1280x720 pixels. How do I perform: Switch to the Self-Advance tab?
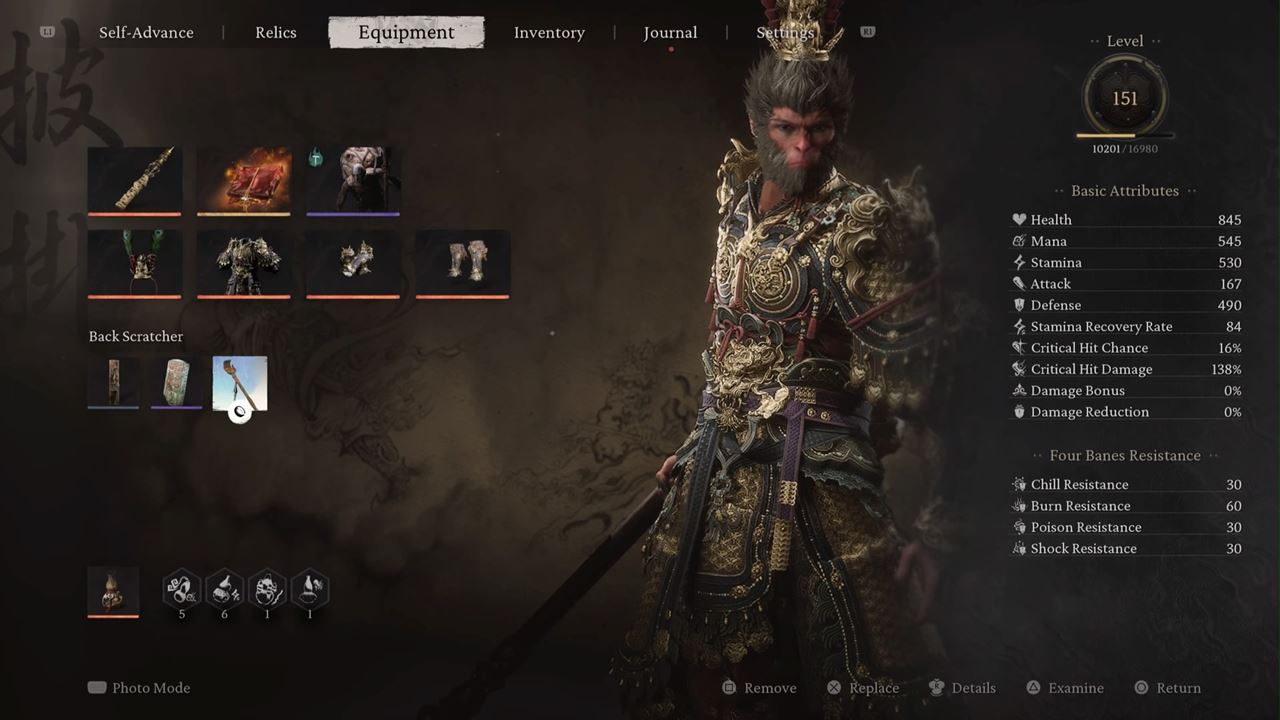click(x=146, y=33)
